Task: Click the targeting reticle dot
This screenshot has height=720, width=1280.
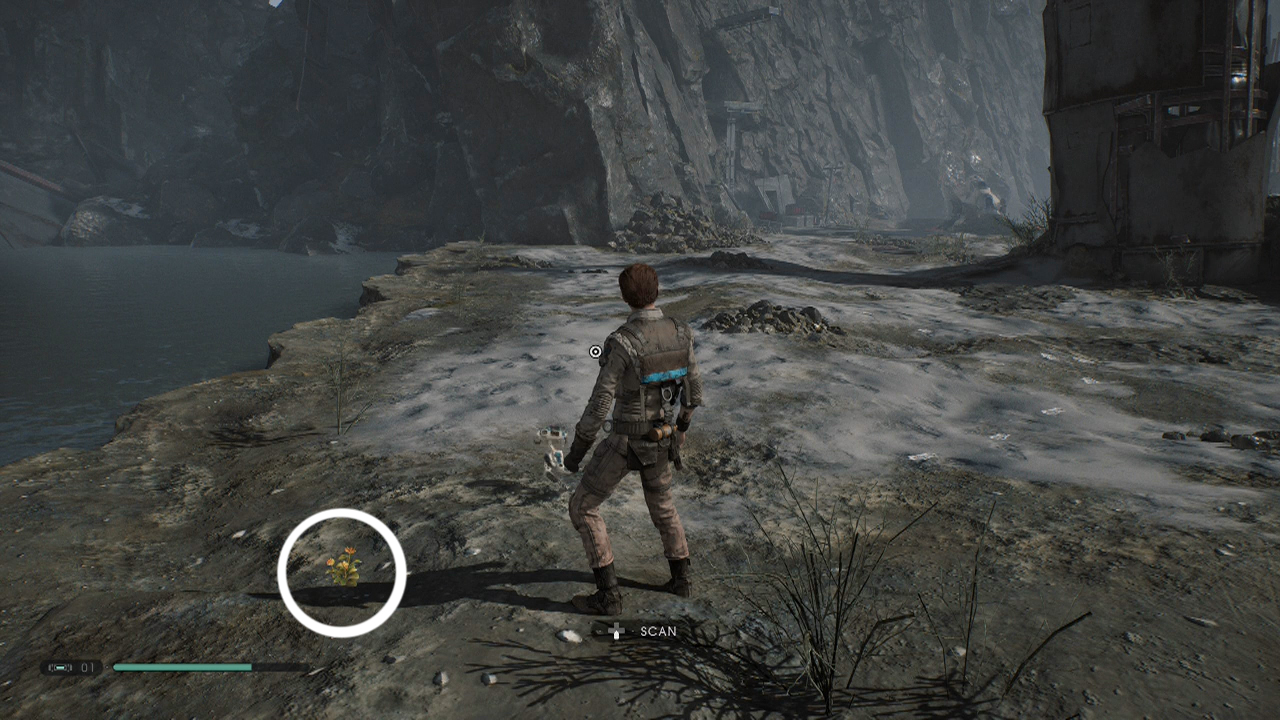Action: tap(594, 351)
